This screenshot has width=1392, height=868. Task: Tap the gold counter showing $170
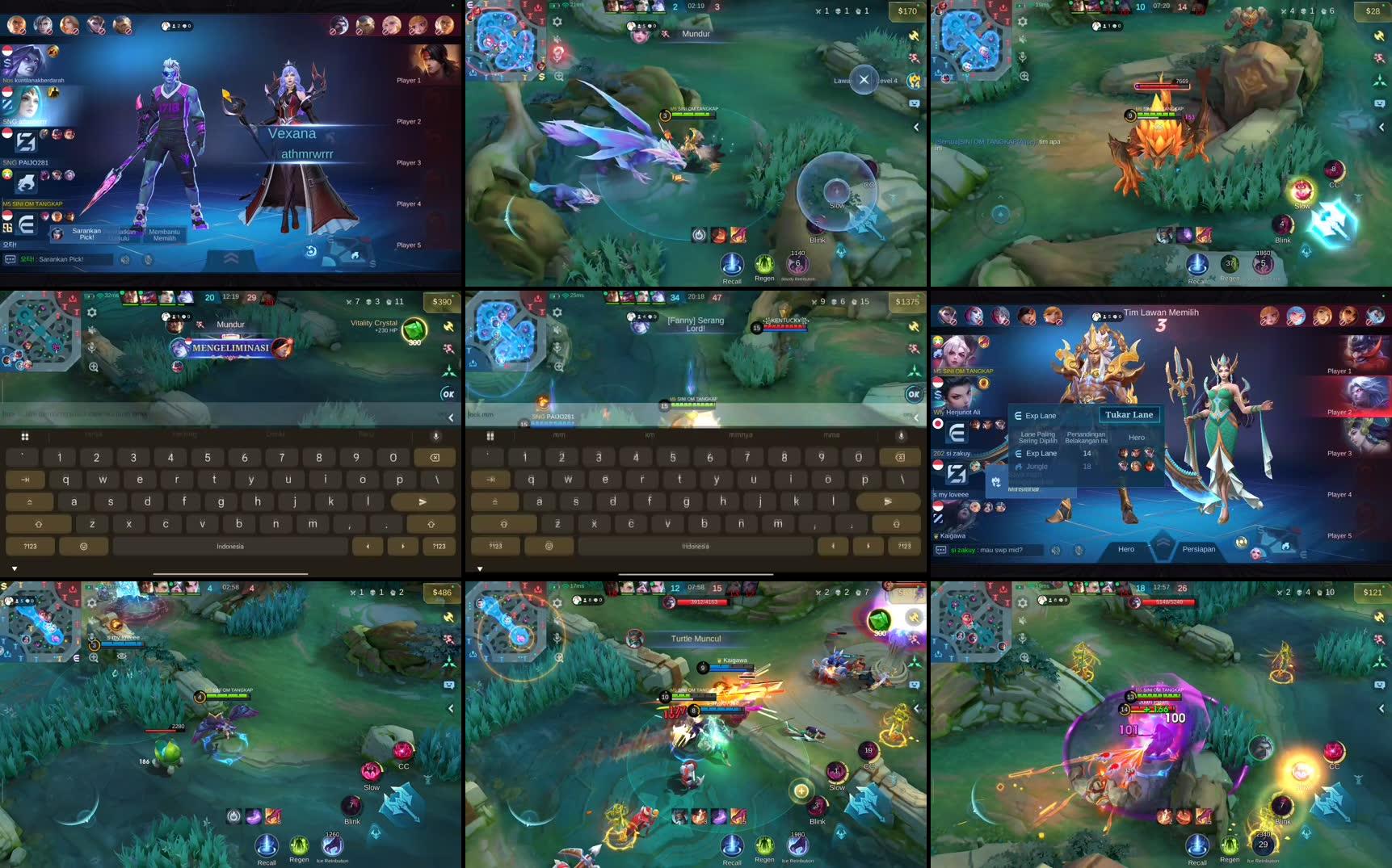[x=906, y=10]
